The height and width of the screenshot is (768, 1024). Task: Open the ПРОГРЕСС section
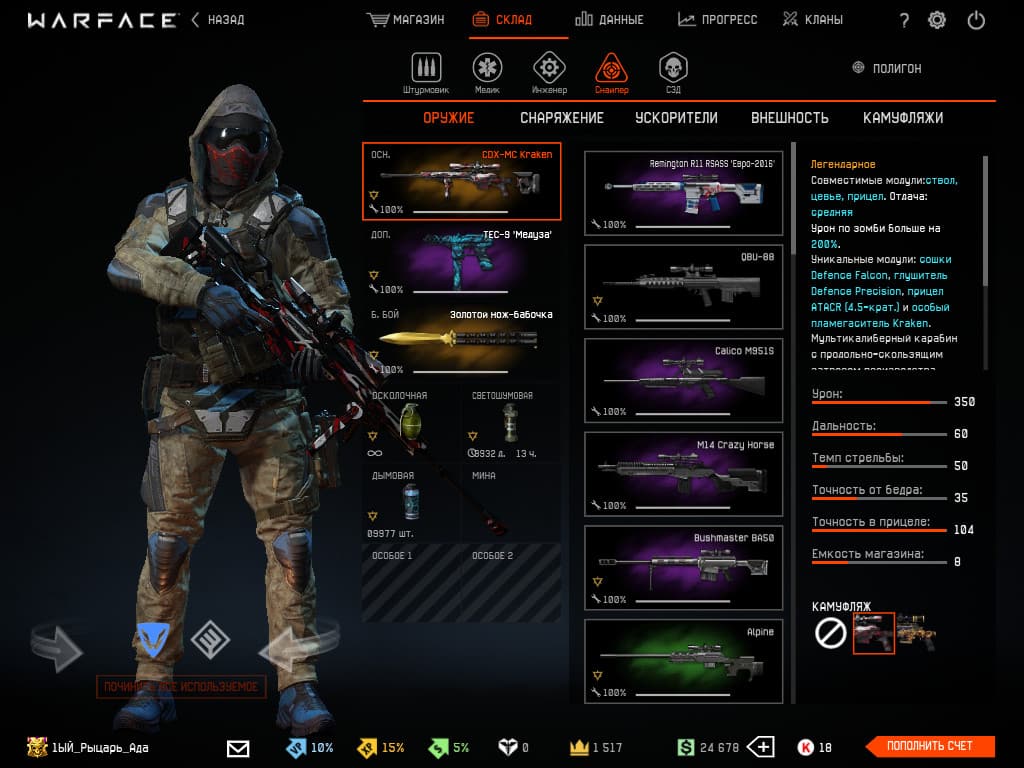(x=718, y=20)
